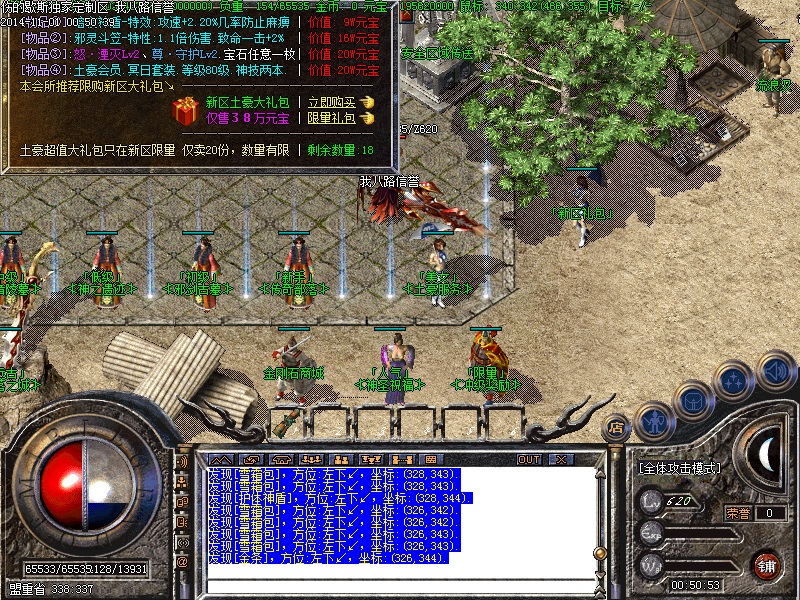
Task: Toggle the sound speaker button
Action: 774,369
